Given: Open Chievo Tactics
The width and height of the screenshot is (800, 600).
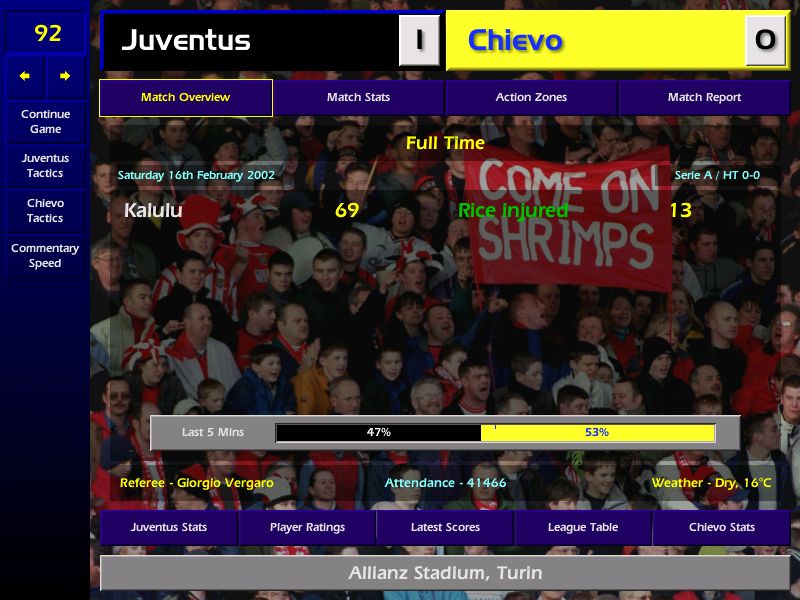Looking at the screenshot, I should click(x=45, y=210).
